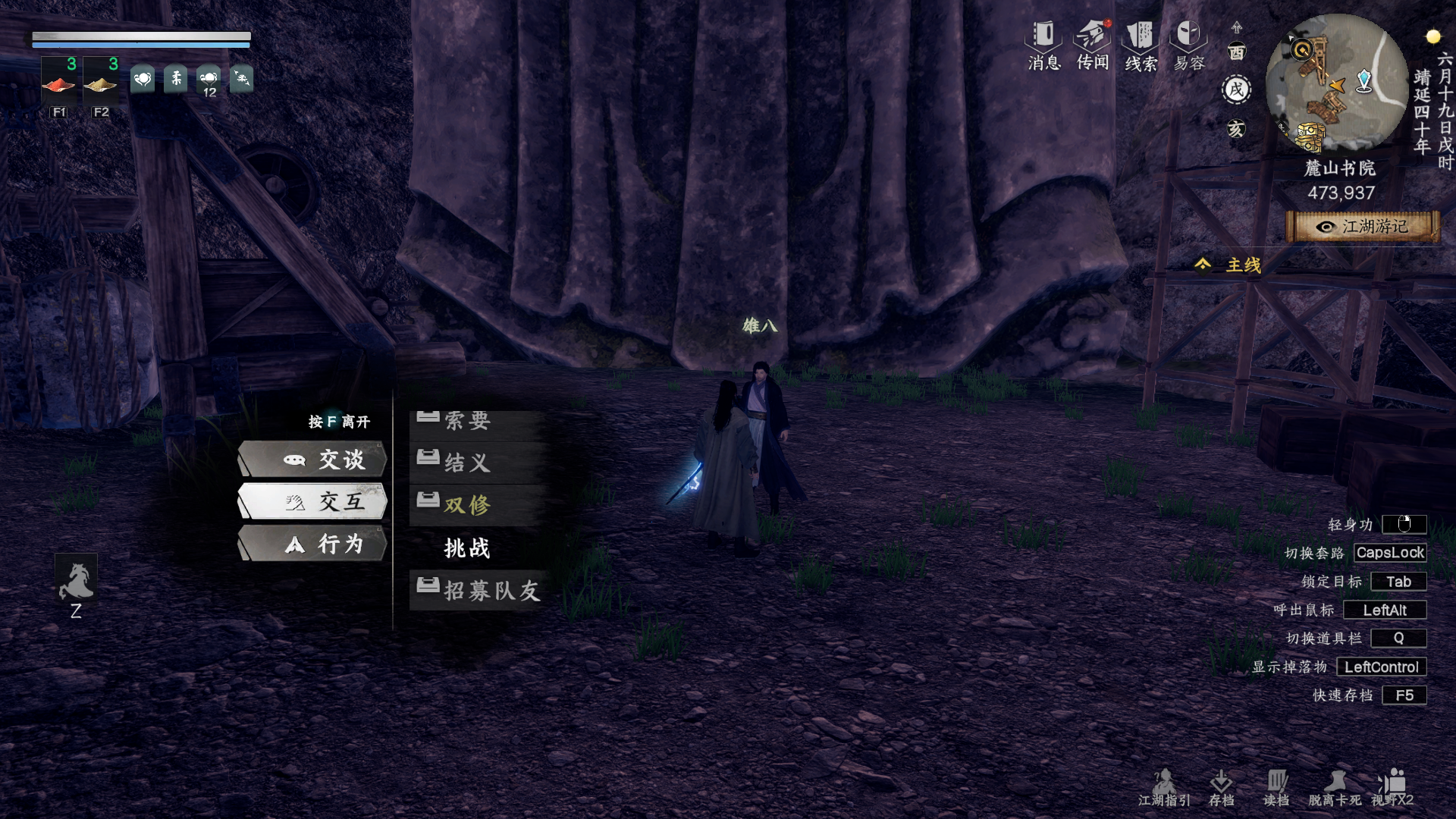The width and height of the screenshot is (1456, 819).
Task: Choose the 交互 interact option
Action: (x=312, y=501)
